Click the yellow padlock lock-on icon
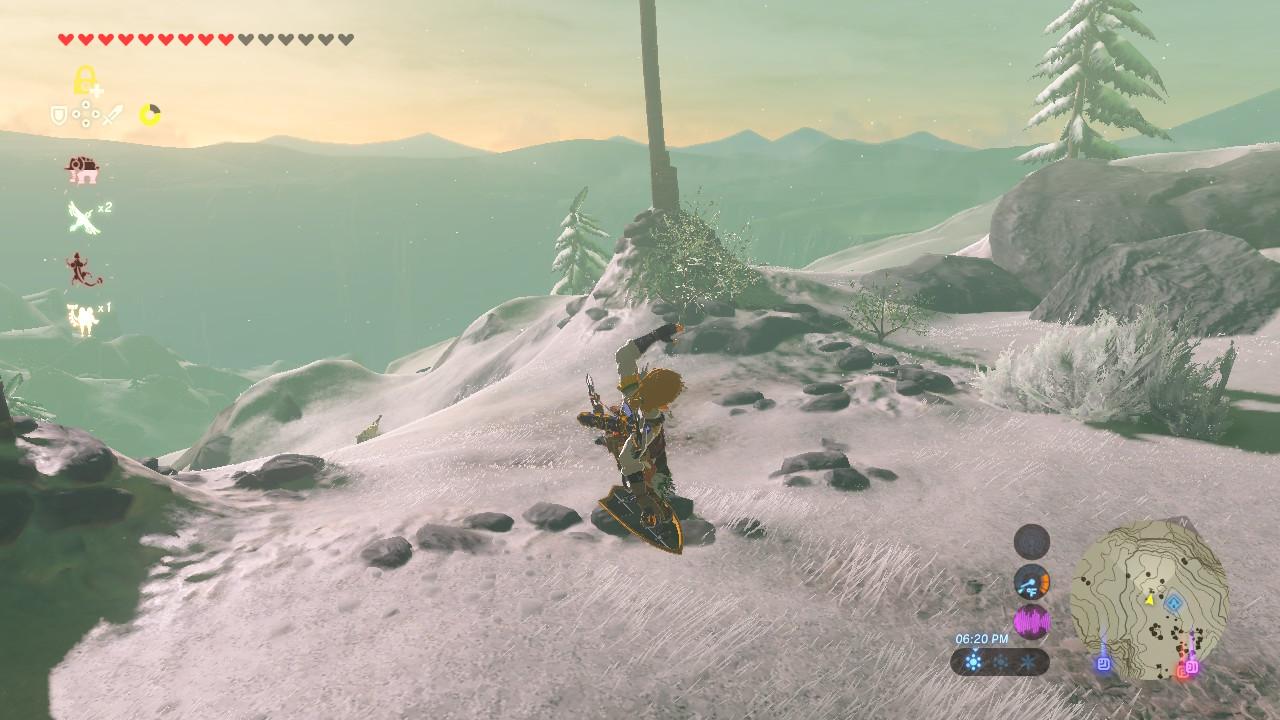Screen dimensions: 1280x720 point(86,80)
